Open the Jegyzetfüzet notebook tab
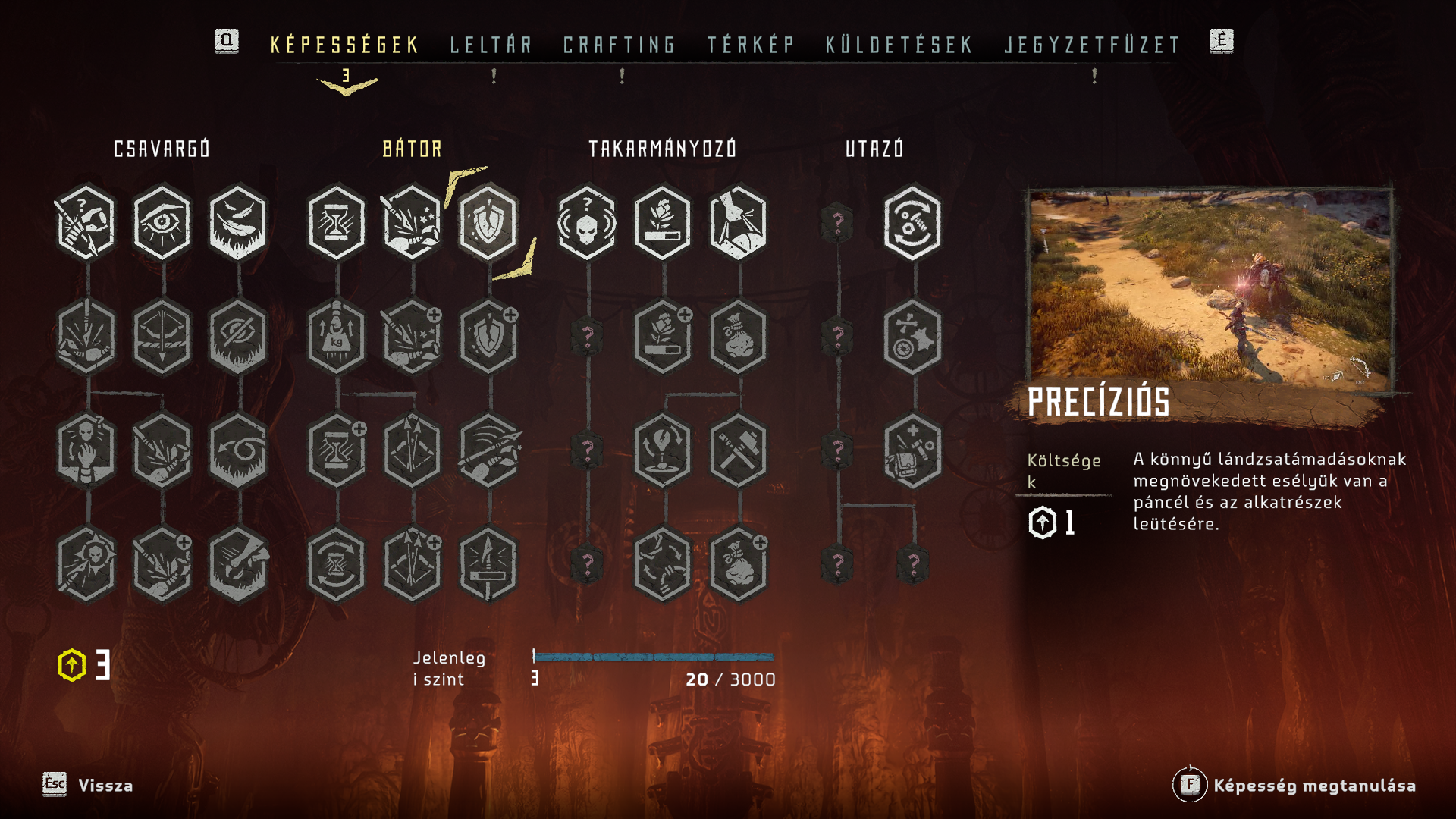Image resolution: width=1456 pixels, height=819 pixels. point(1093,45)
